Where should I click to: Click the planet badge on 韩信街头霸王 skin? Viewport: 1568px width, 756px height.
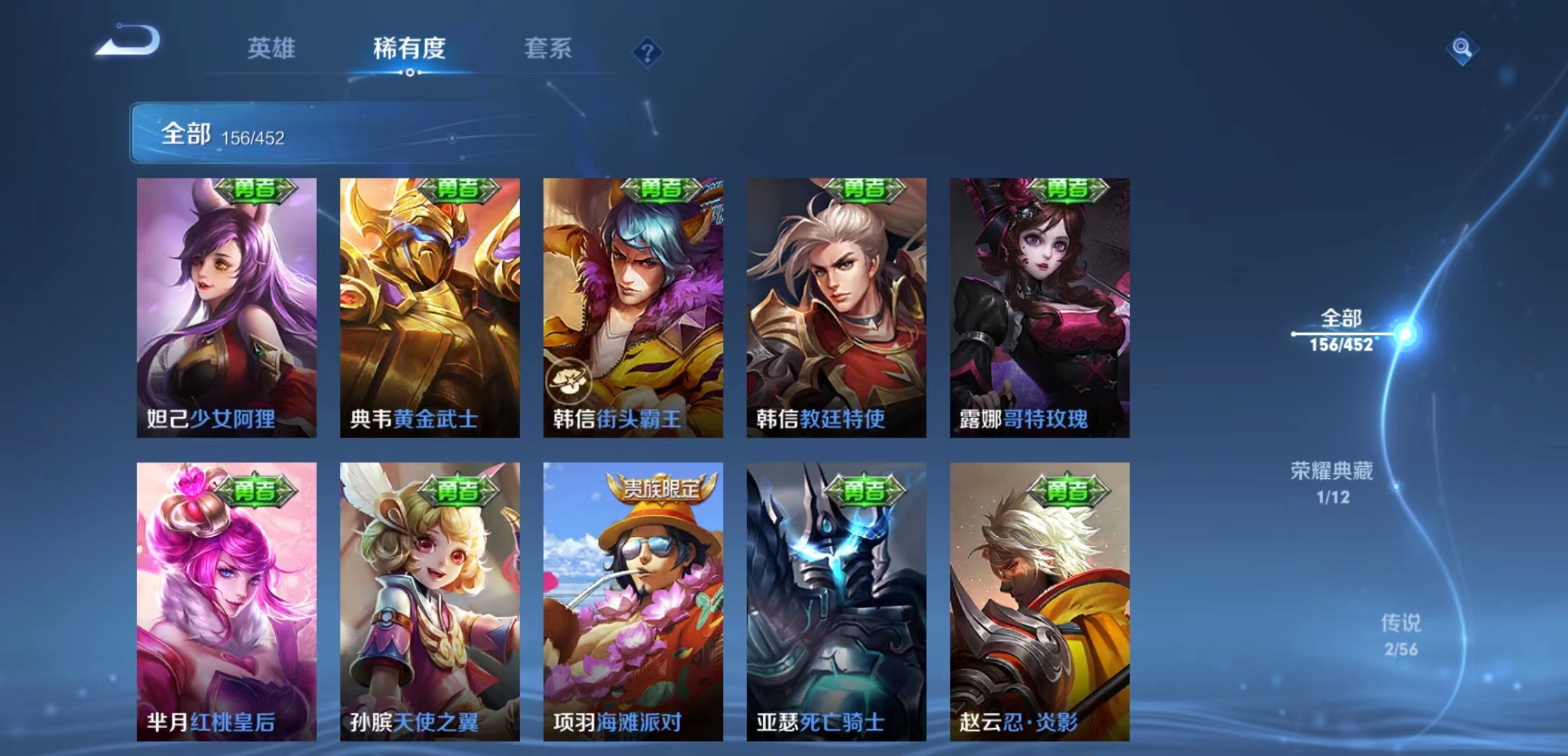pyautogui.click(x=570, y=382)
